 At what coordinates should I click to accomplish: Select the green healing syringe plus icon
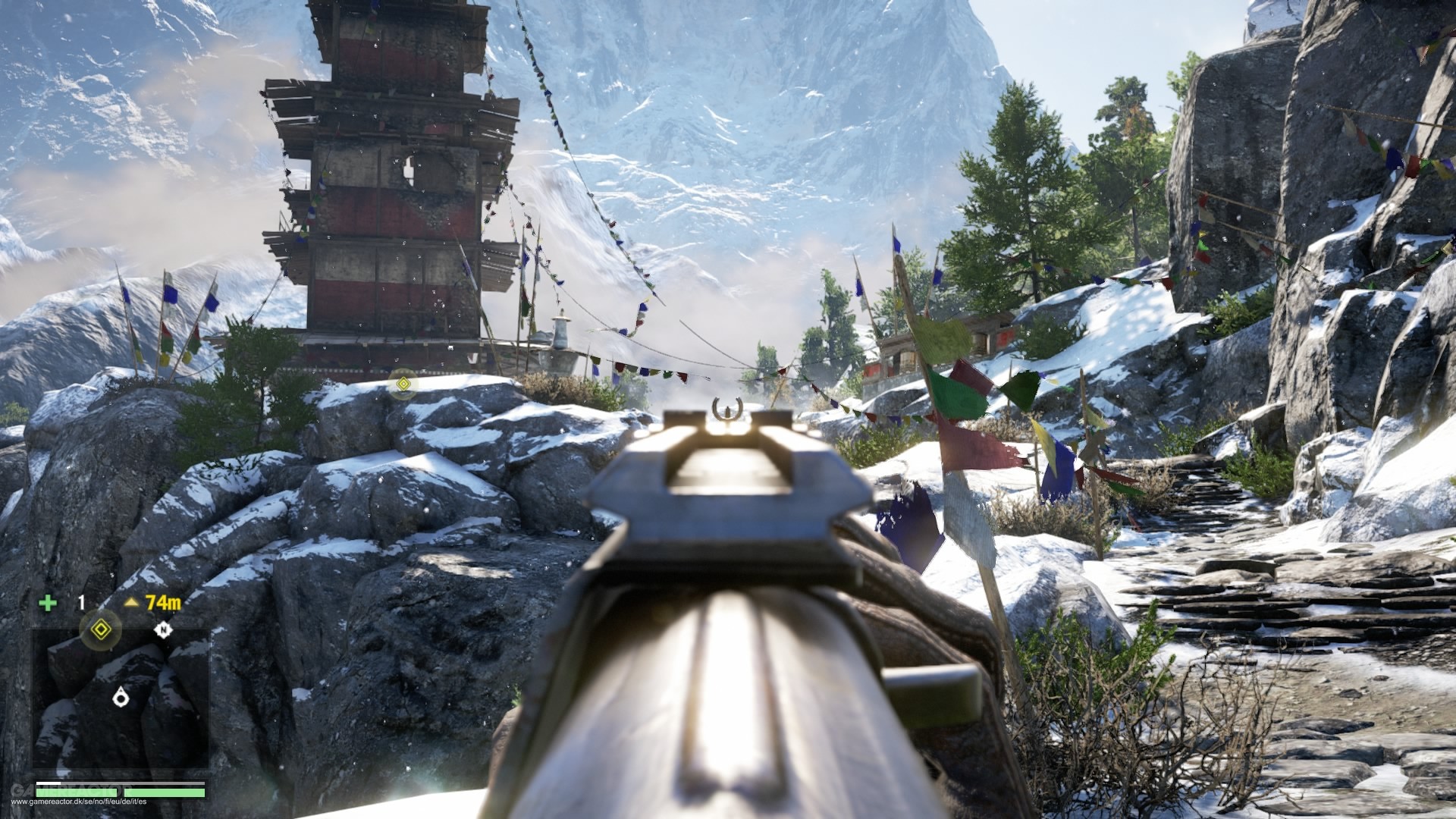(48, 604)
